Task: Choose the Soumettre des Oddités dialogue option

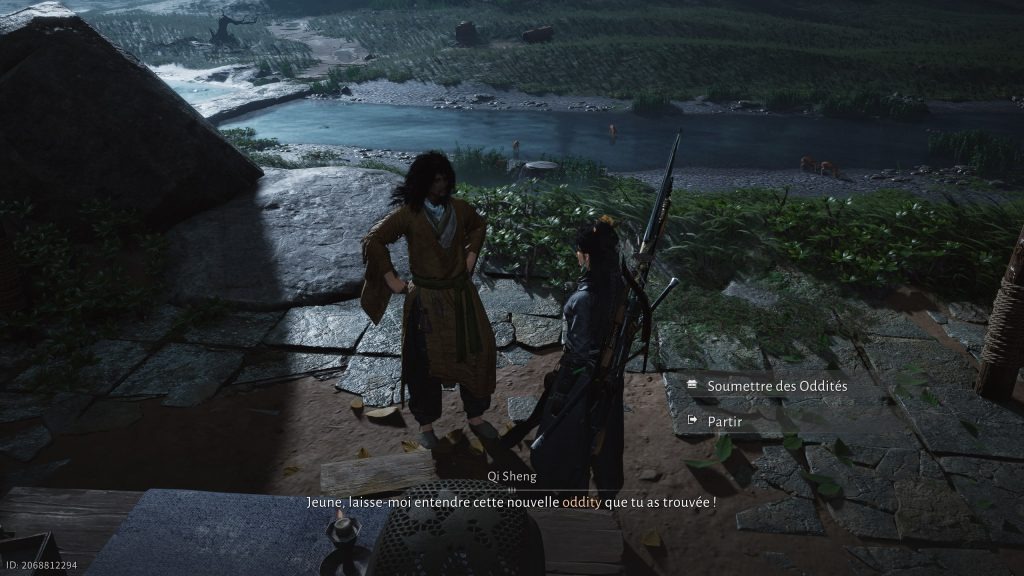Action: point(776,386)
